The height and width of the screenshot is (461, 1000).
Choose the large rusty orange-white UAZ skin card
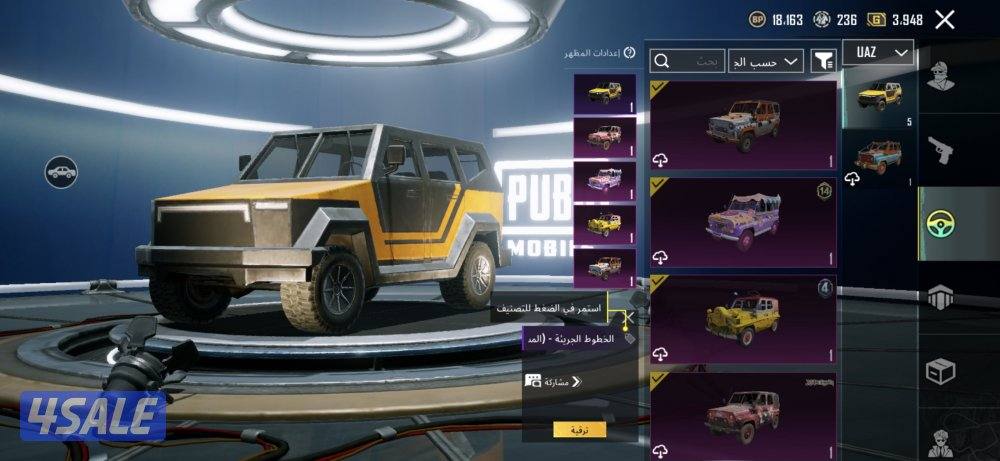(743, 125)
